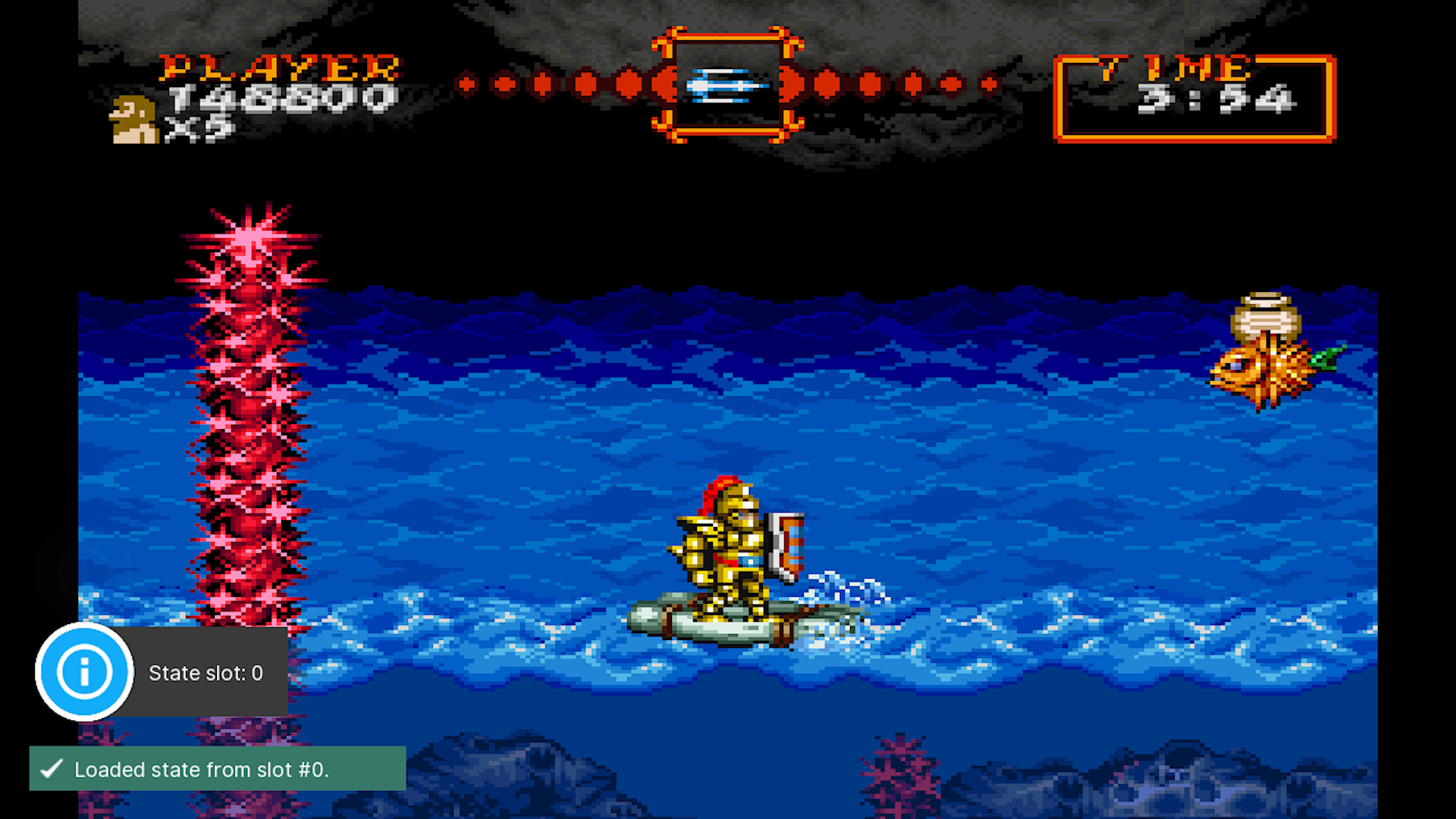
Task: Click the checkmark icon on the green toast
Action: pos(50,769)
